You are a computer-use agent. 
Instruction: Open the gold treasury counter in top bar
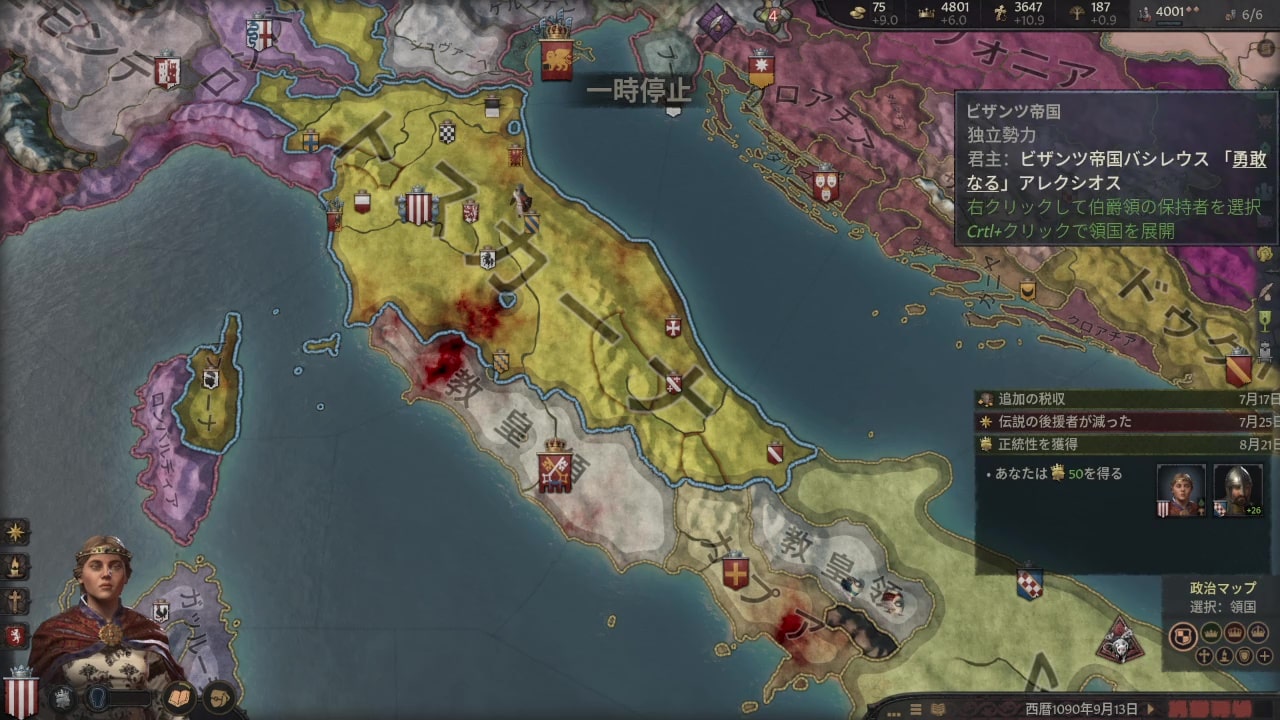coord(868,13)
